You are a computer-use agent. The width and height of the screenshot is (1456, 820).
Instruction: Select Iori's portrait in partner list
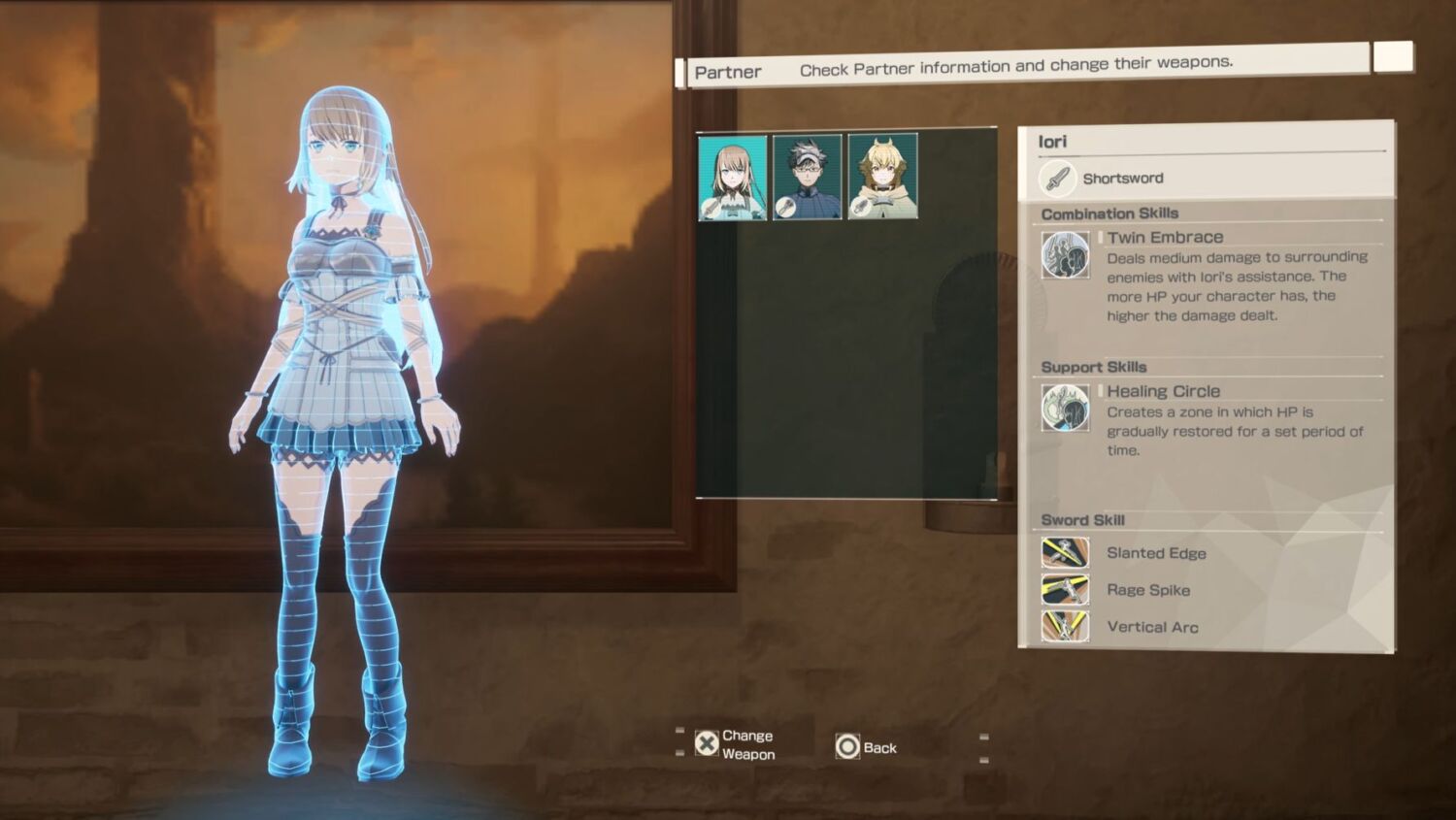pyautogui.click(x=732, y=178)
